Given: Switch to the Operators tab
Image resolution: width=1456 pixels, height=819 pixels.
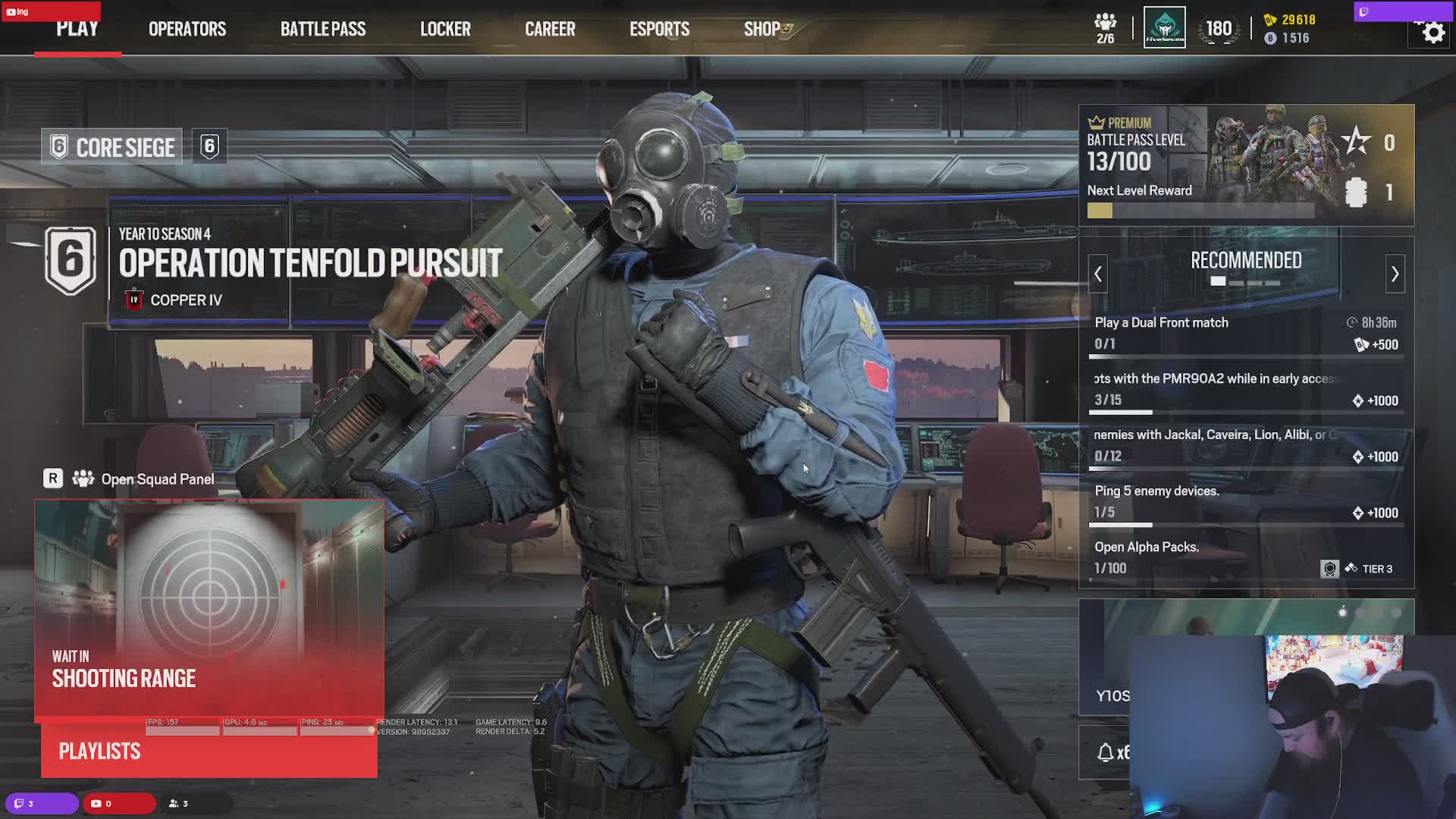Looking at the screenshot, I should tap(187, 29).
